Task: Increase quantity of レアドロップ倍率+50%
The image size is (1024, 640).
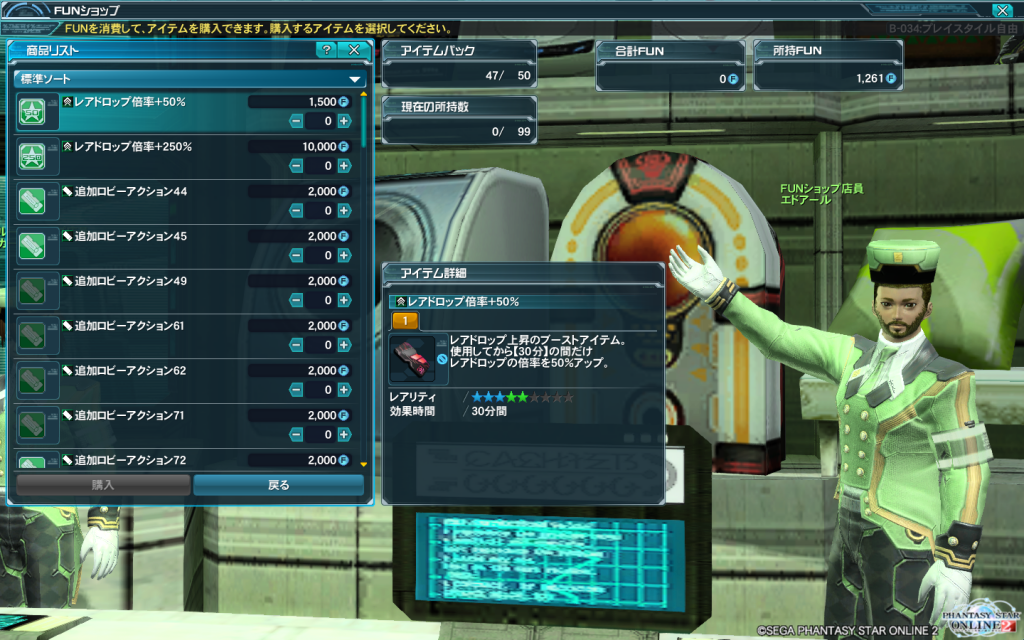Action: point(344,121)
